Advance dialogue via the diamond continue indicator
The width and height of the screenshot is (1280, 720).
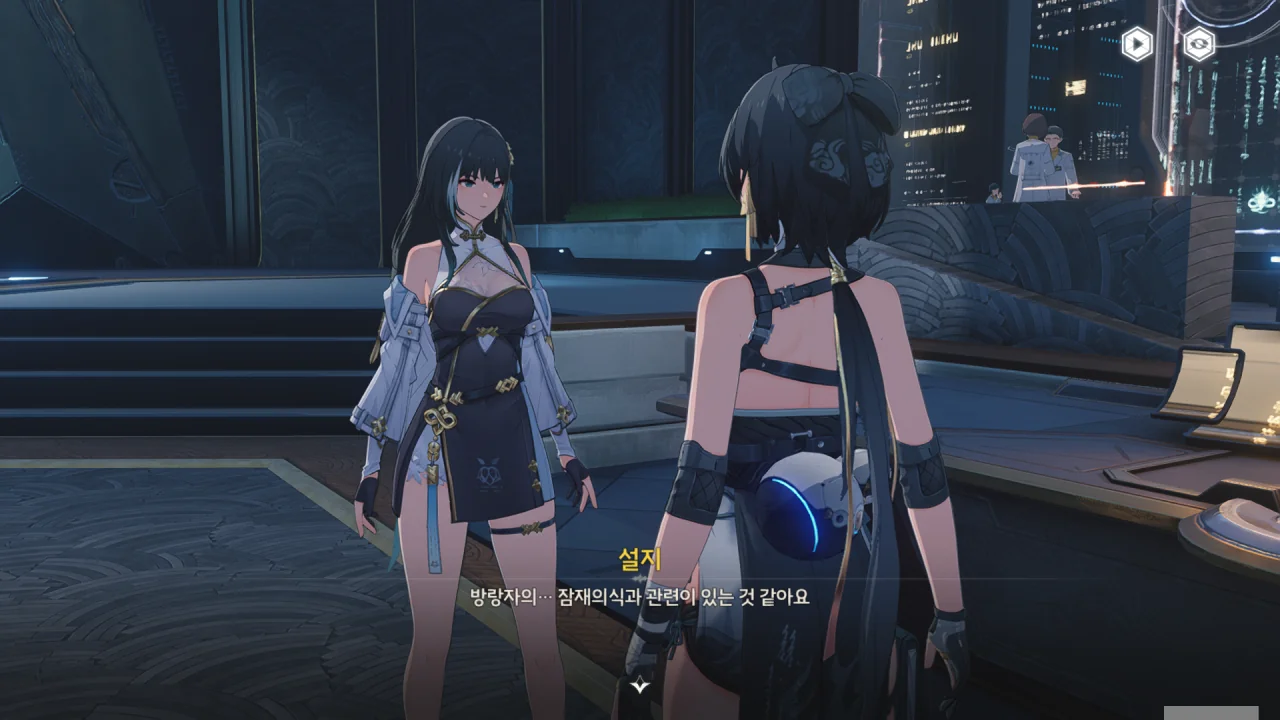click(640, 686)
